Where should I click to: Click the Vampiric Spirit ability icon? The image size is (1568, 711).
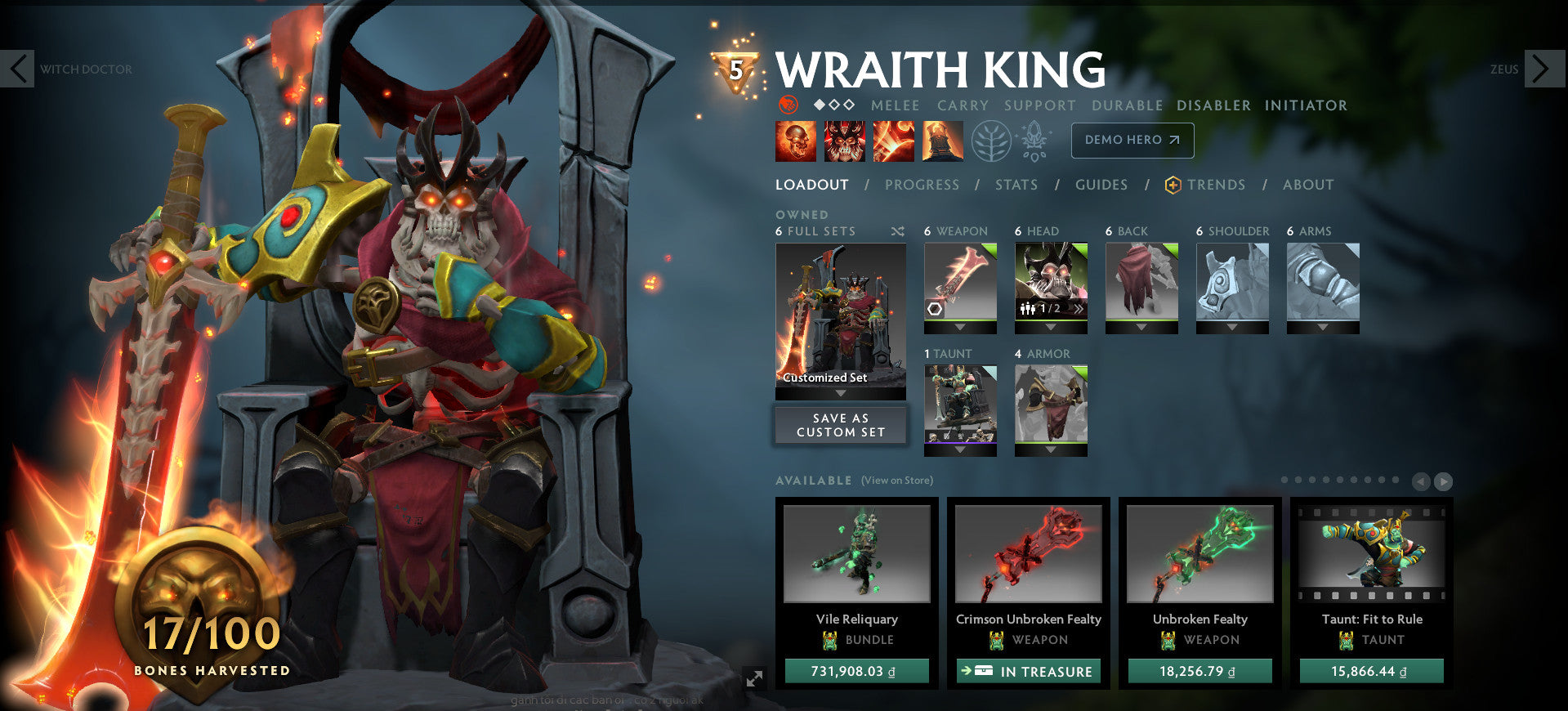(x=844, y=141)
